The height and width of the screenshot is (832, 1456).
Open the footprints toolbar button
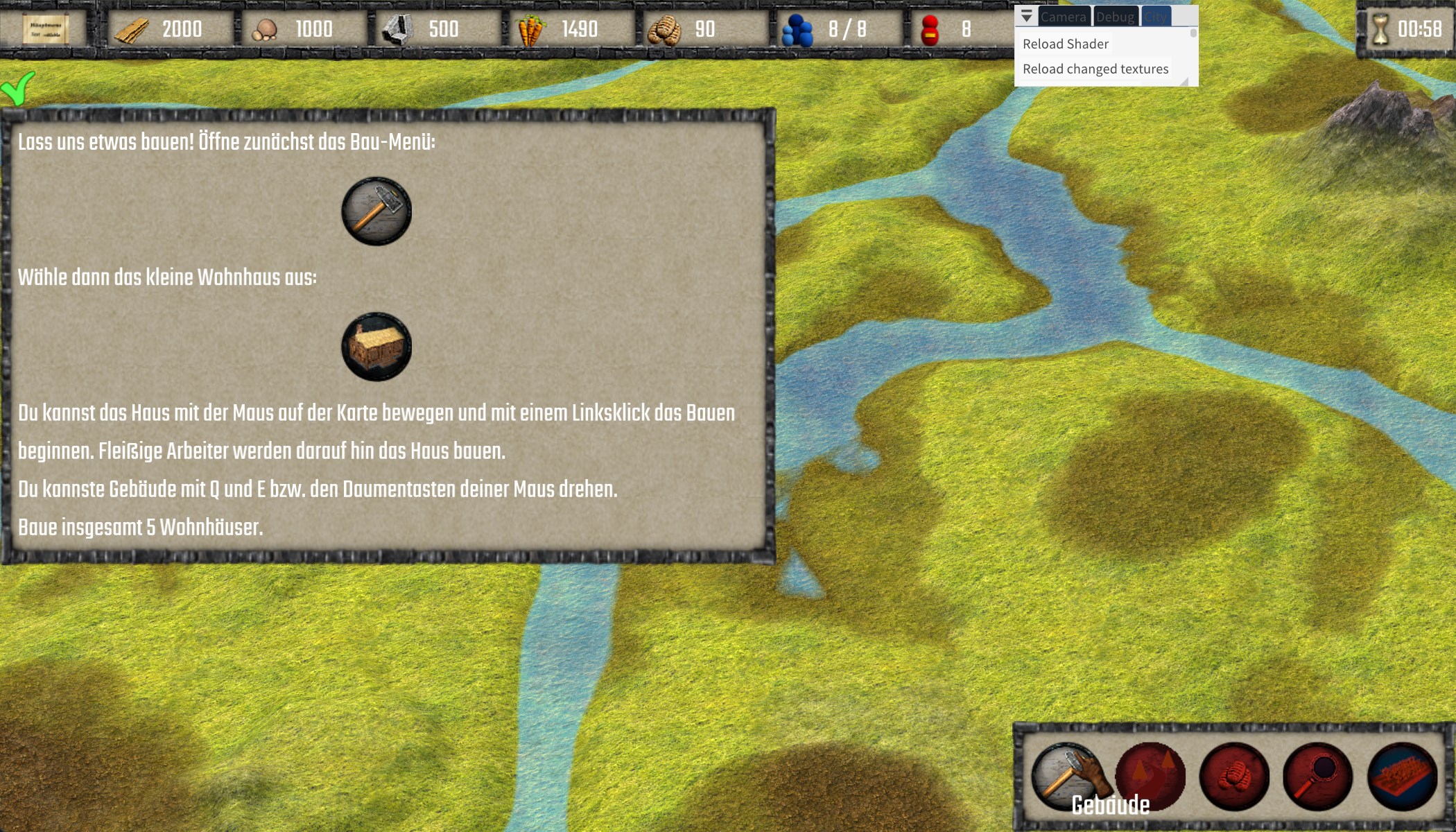[1234, 776]
